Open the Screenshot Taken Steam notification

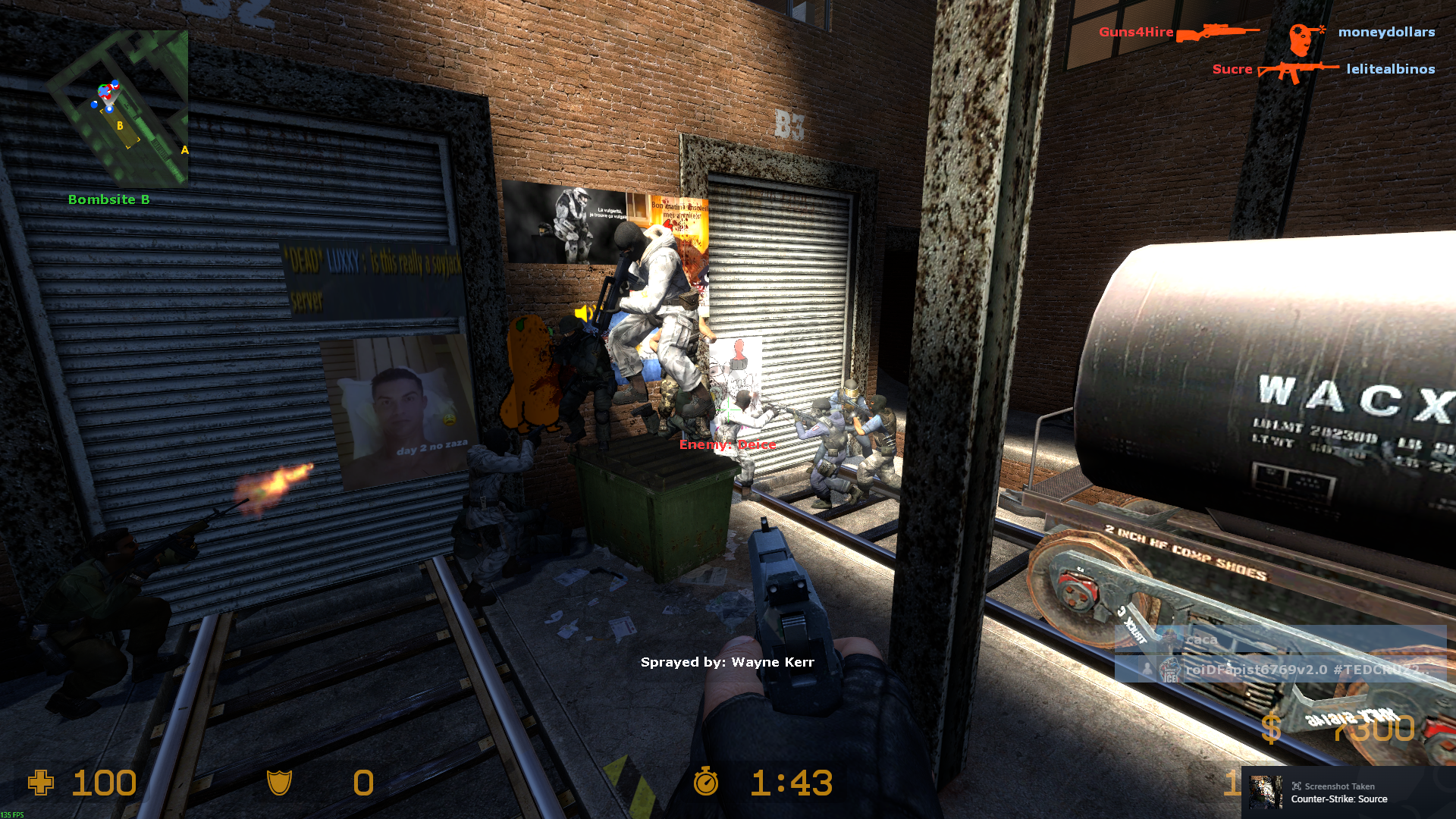coord(1348,792)
